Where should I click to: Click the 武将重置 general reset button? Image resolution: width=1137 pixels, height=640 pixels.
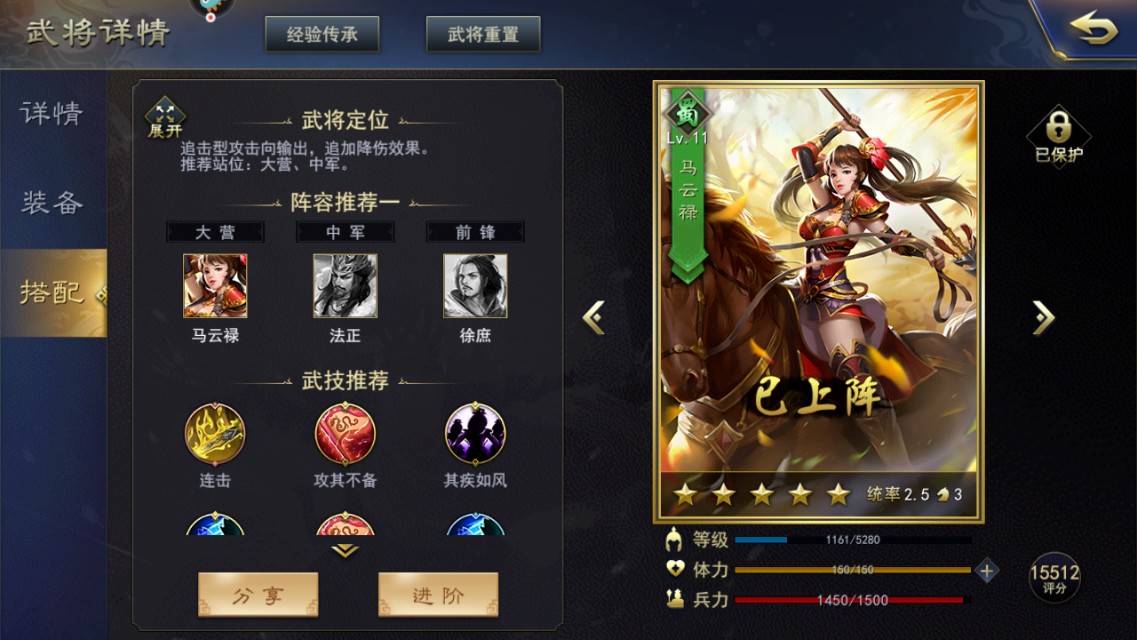tap(483, 34)
